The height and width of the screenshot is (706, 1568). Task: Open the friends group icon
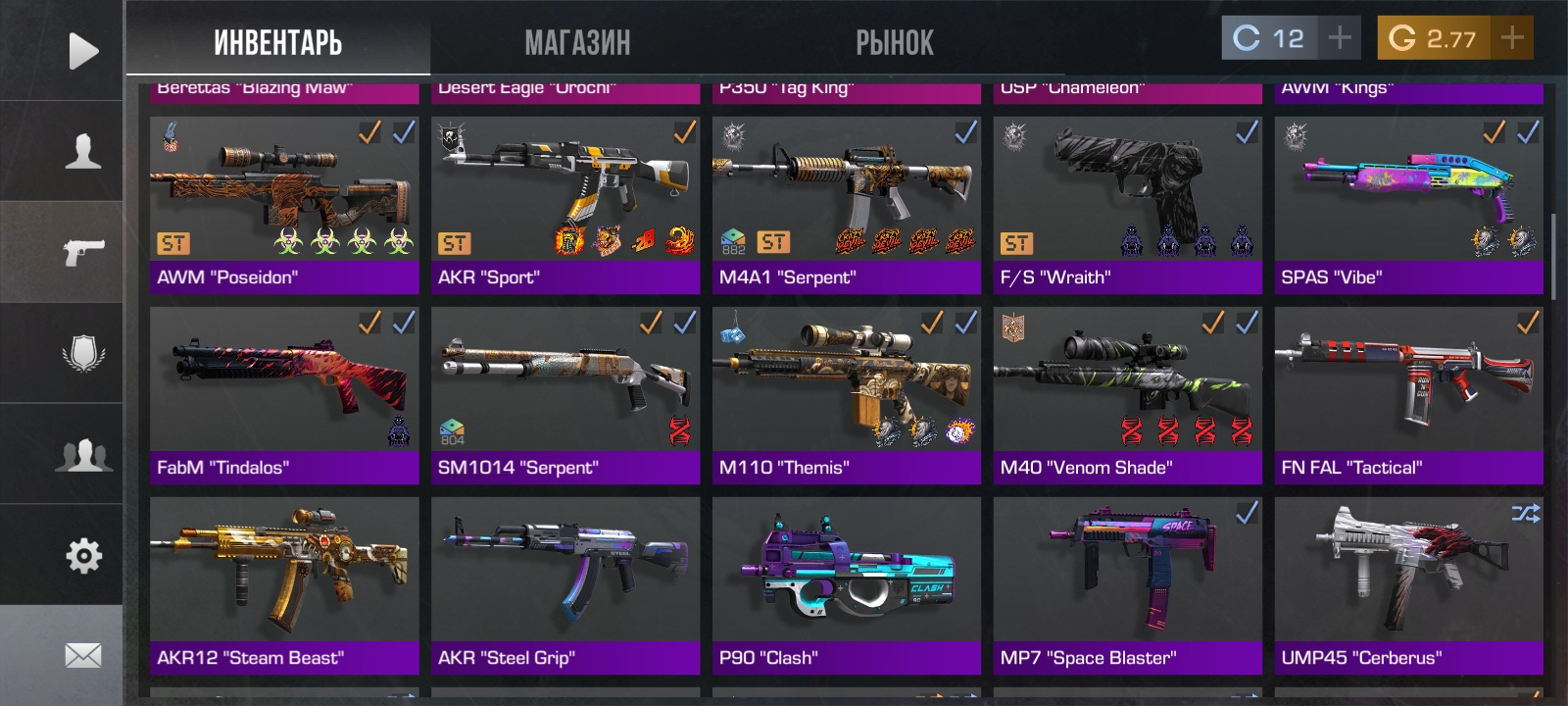pos(82,455)
